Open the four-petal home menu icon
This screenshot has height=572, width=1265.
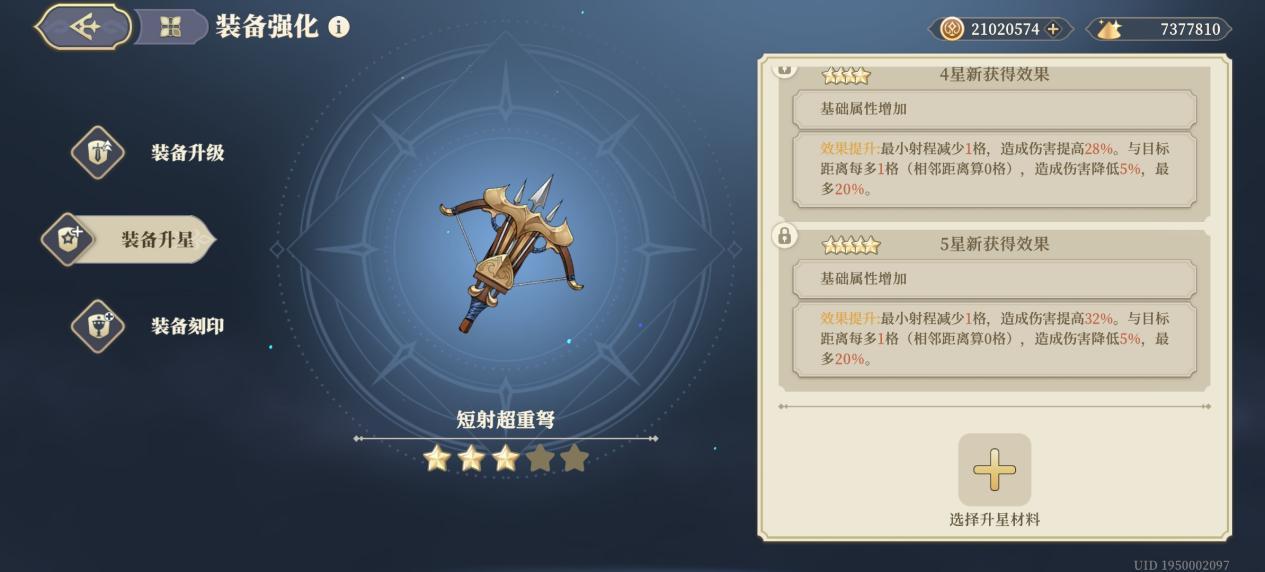point(171,27)
